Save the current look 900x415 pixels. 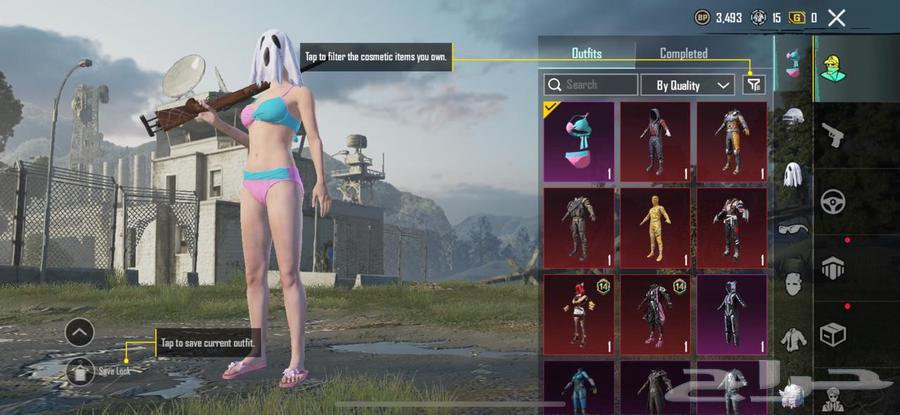(x=80, y=372)
